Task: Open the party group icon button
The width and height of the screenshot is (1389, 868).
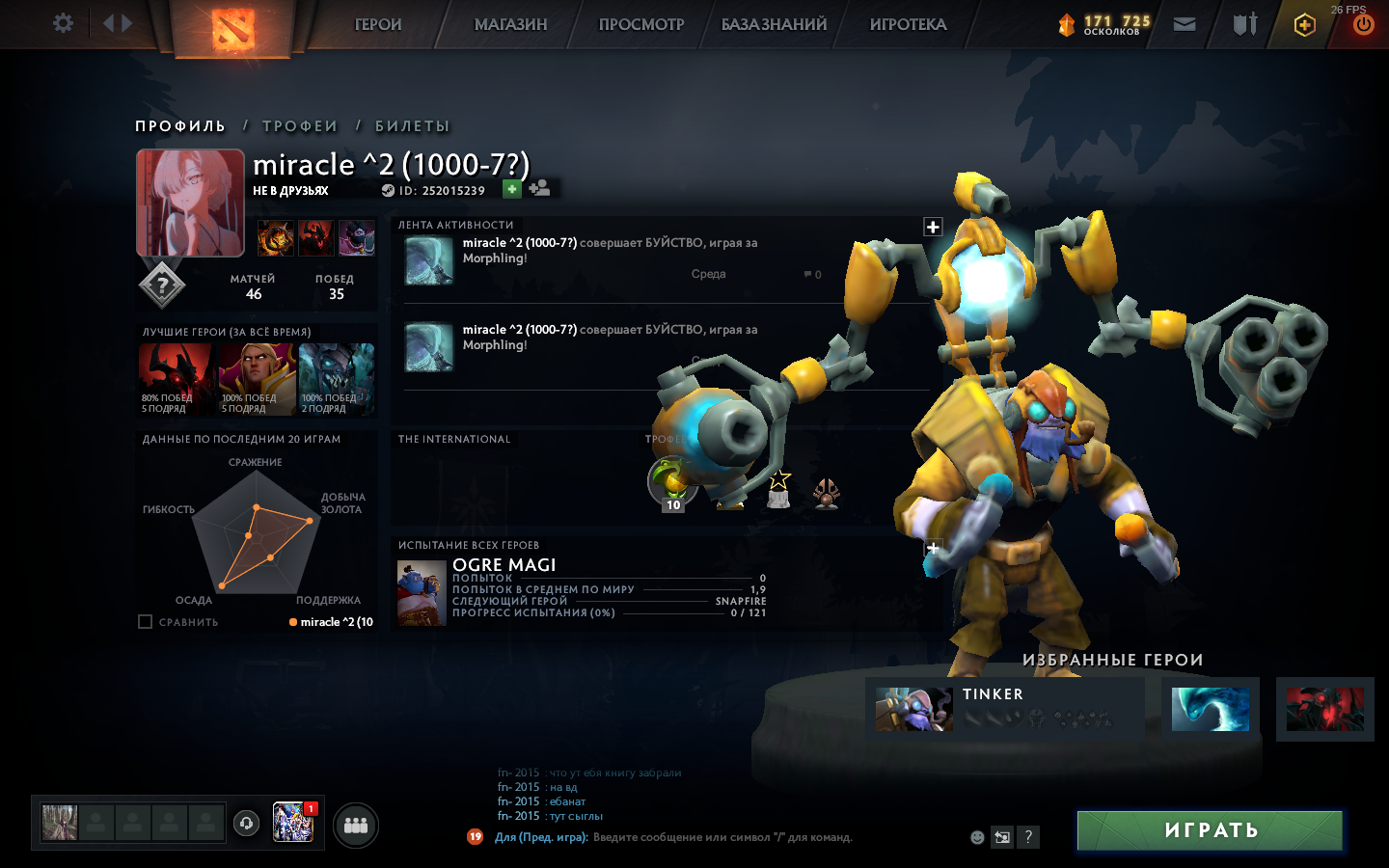Action: coord(356,826)
